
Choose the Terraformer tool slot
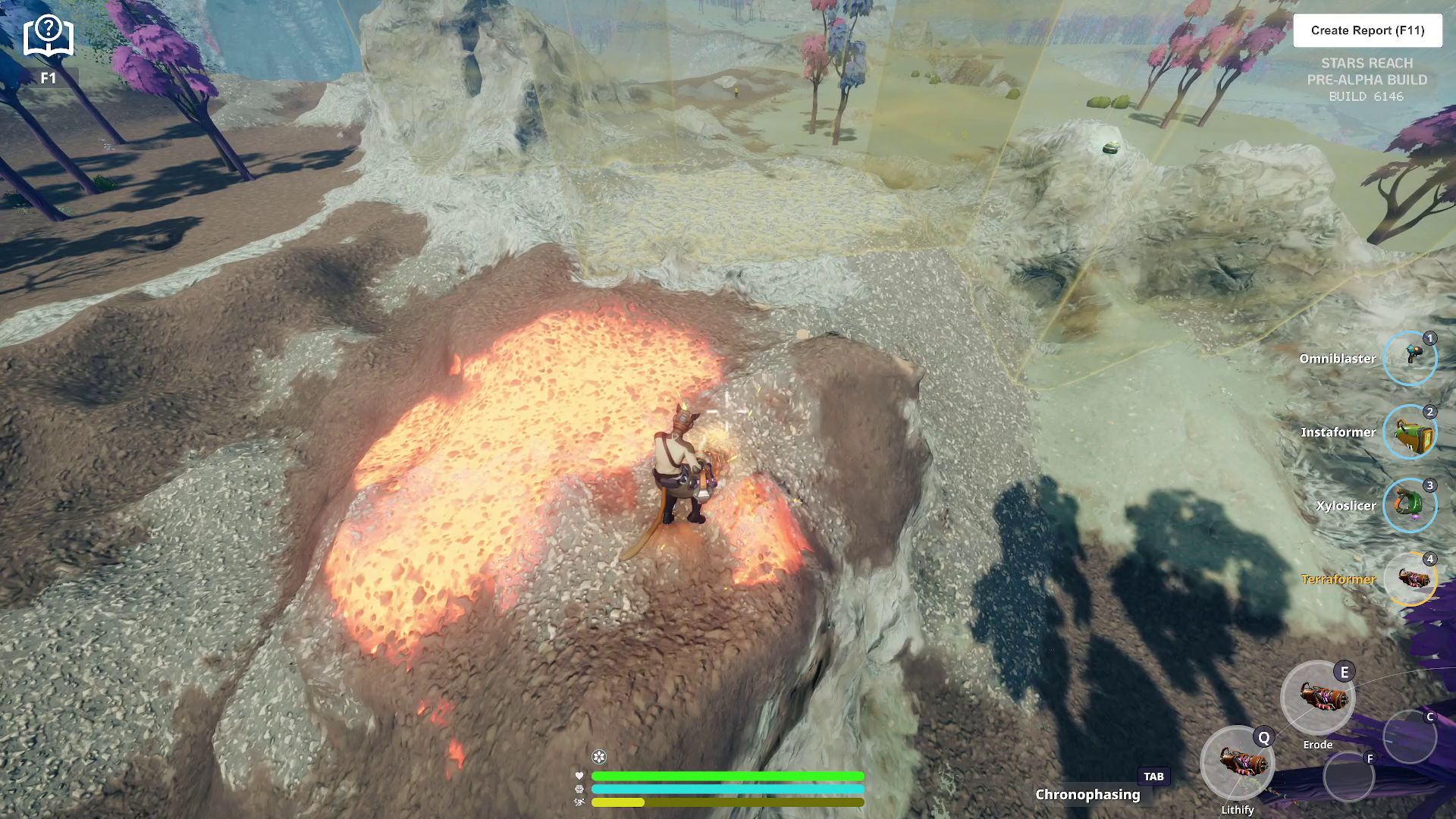coord(1410,579)
